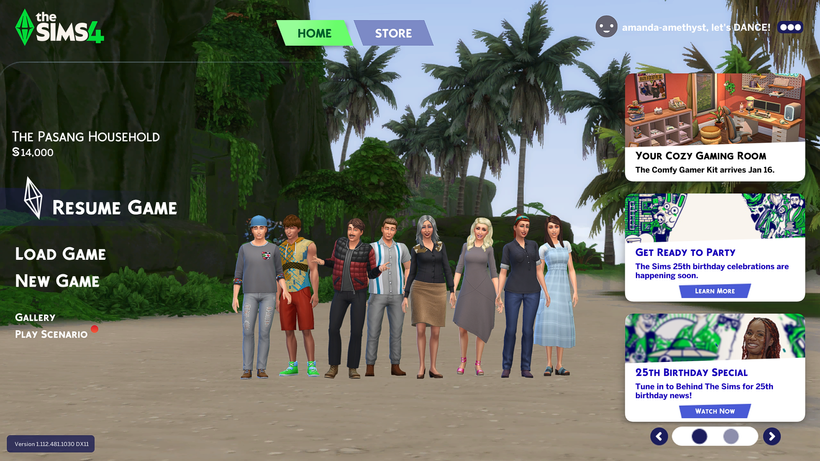Select the light gray page indicator dot
Image resolution: width=820 pixels, height=461 pixels.
point(731,436)
